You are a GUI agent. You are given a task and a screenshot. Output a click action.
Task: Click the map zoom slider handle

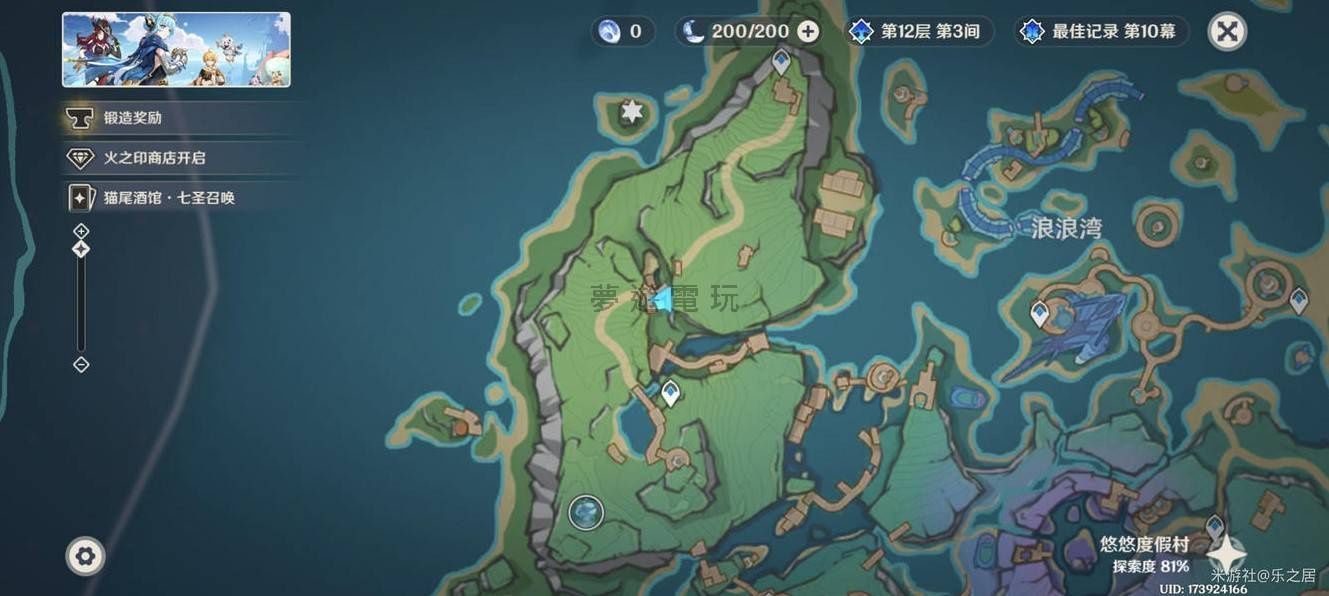pyautogui.click(x=82, y=249)
